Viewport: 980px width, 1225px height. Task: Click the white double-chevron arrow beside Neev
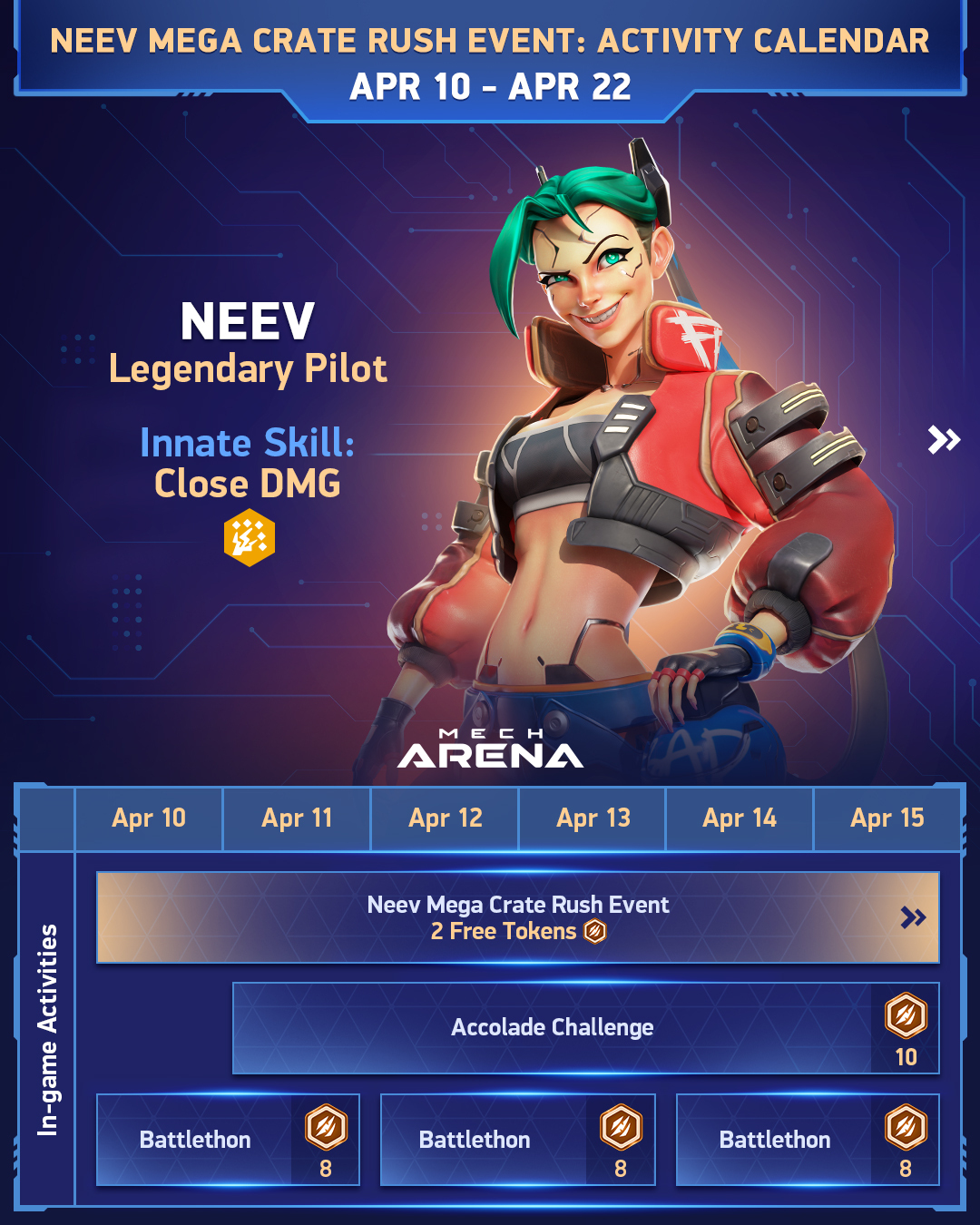coord(944,440)
